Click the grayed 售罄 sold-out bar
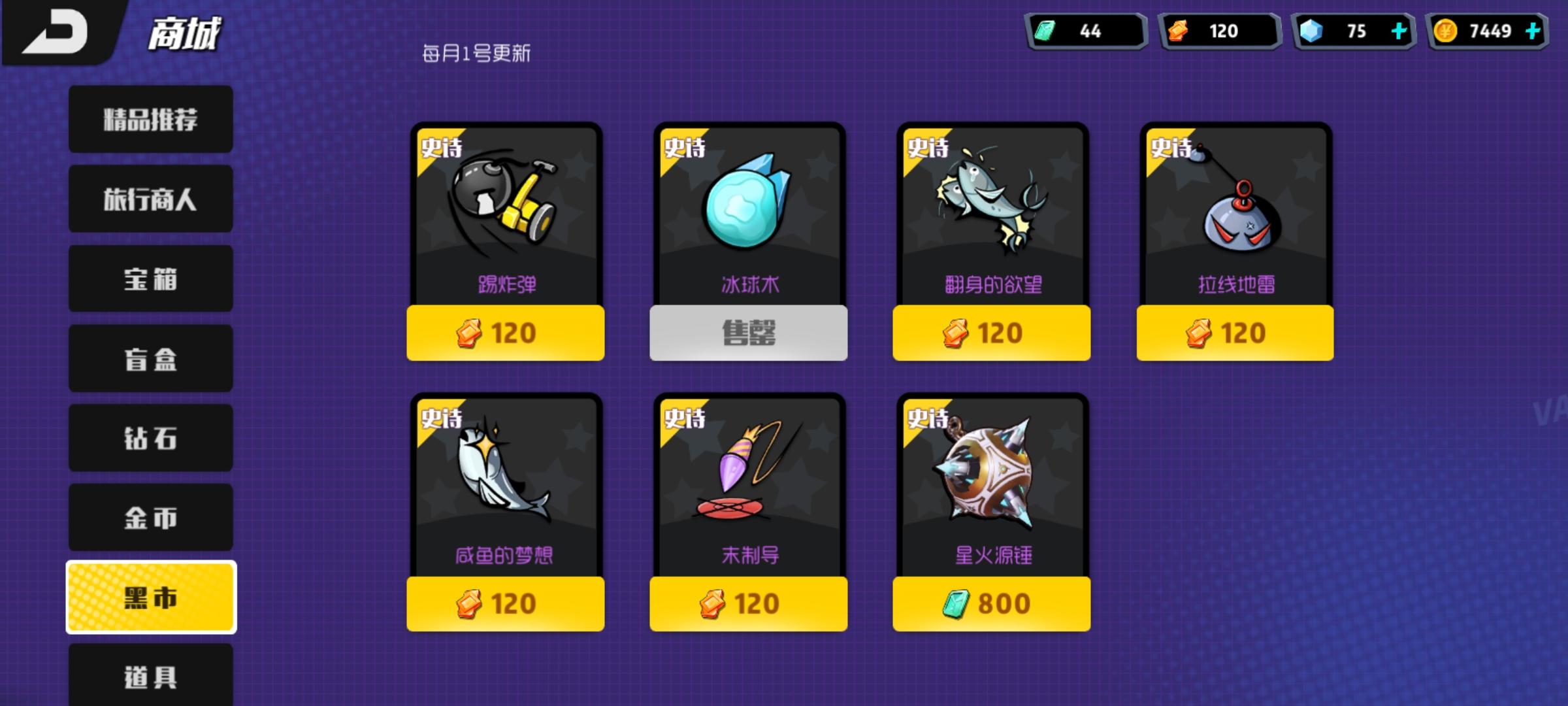 747,333
